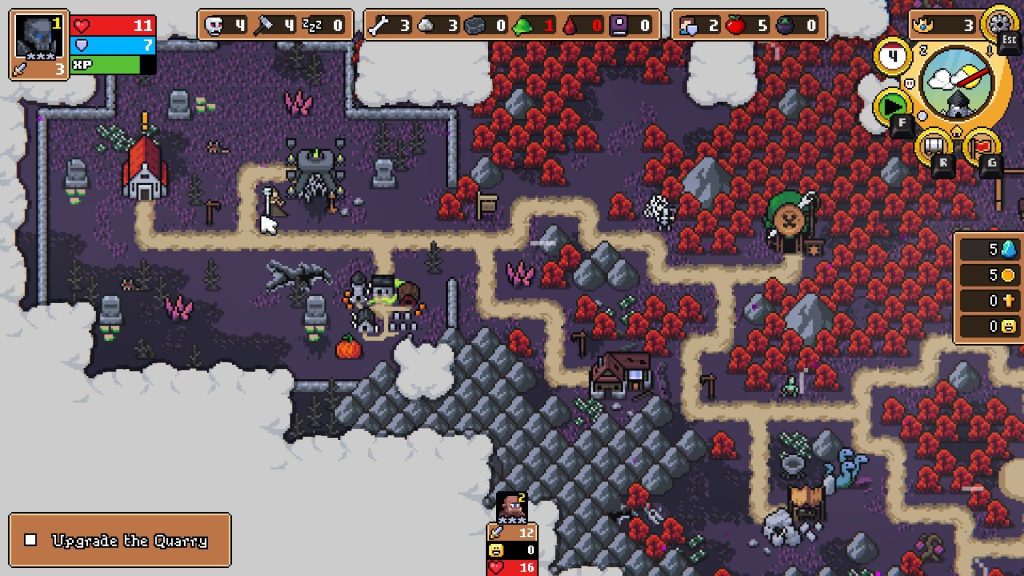Select the red flag button
Viewport: 1024px width, 576px height.
980,147
